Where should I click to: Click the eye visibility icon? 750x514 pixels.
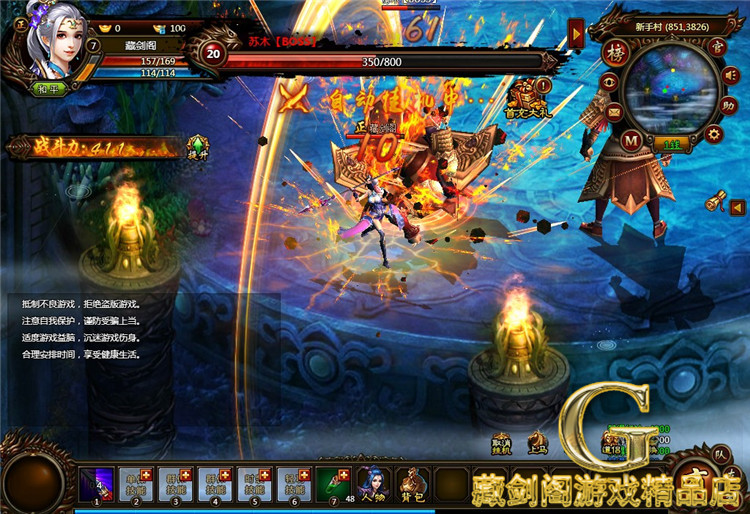[607, 82]
